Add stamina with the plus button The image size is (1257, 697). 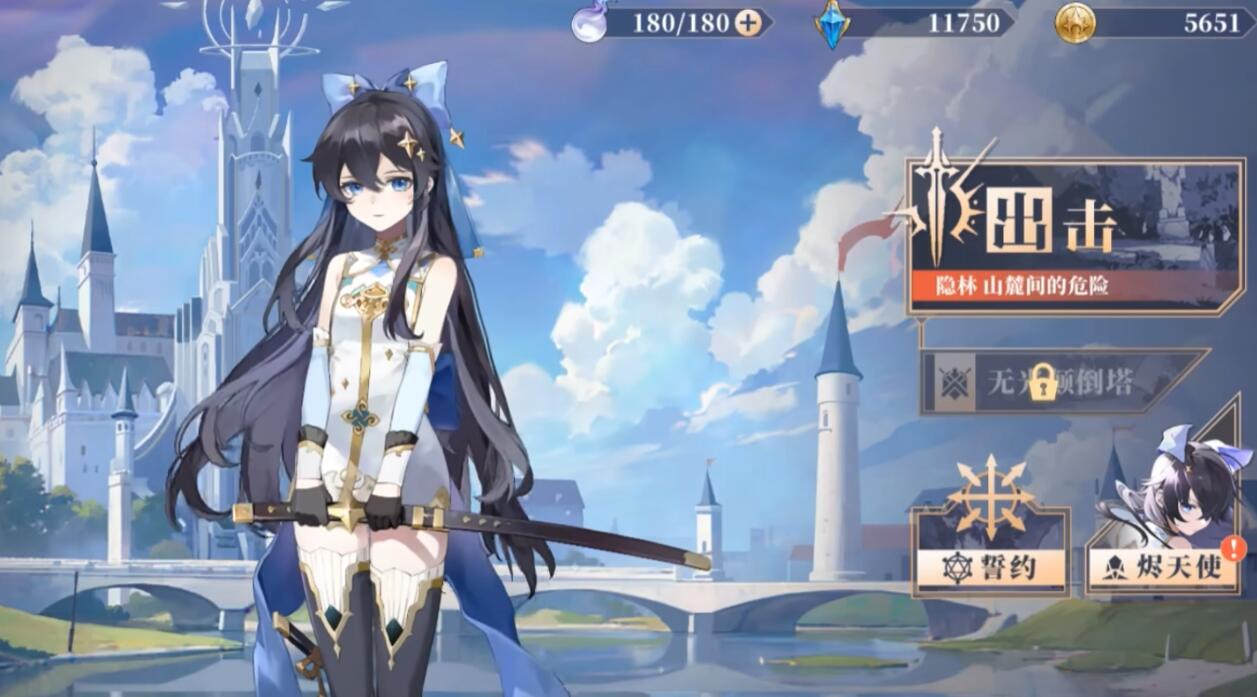[x=748, y=23]
